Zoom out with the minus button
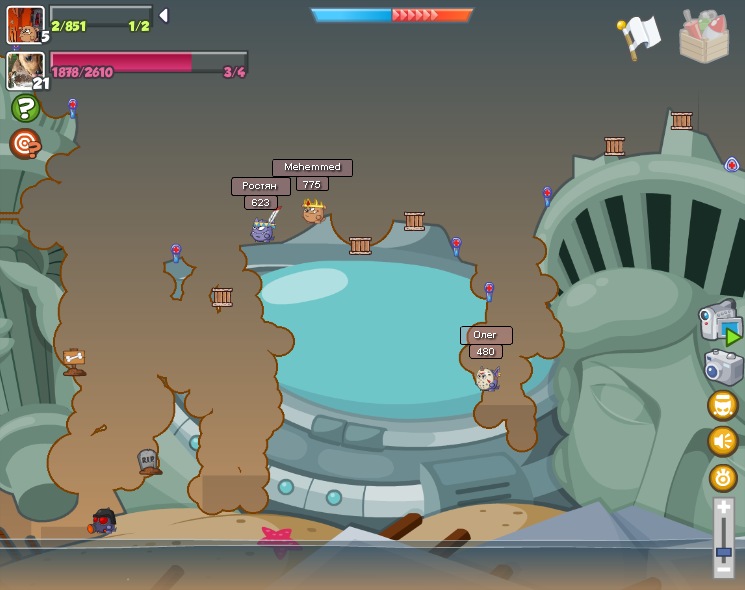This screenshot has width=745, height=590. pyautogui.click(x=724, y=569)
